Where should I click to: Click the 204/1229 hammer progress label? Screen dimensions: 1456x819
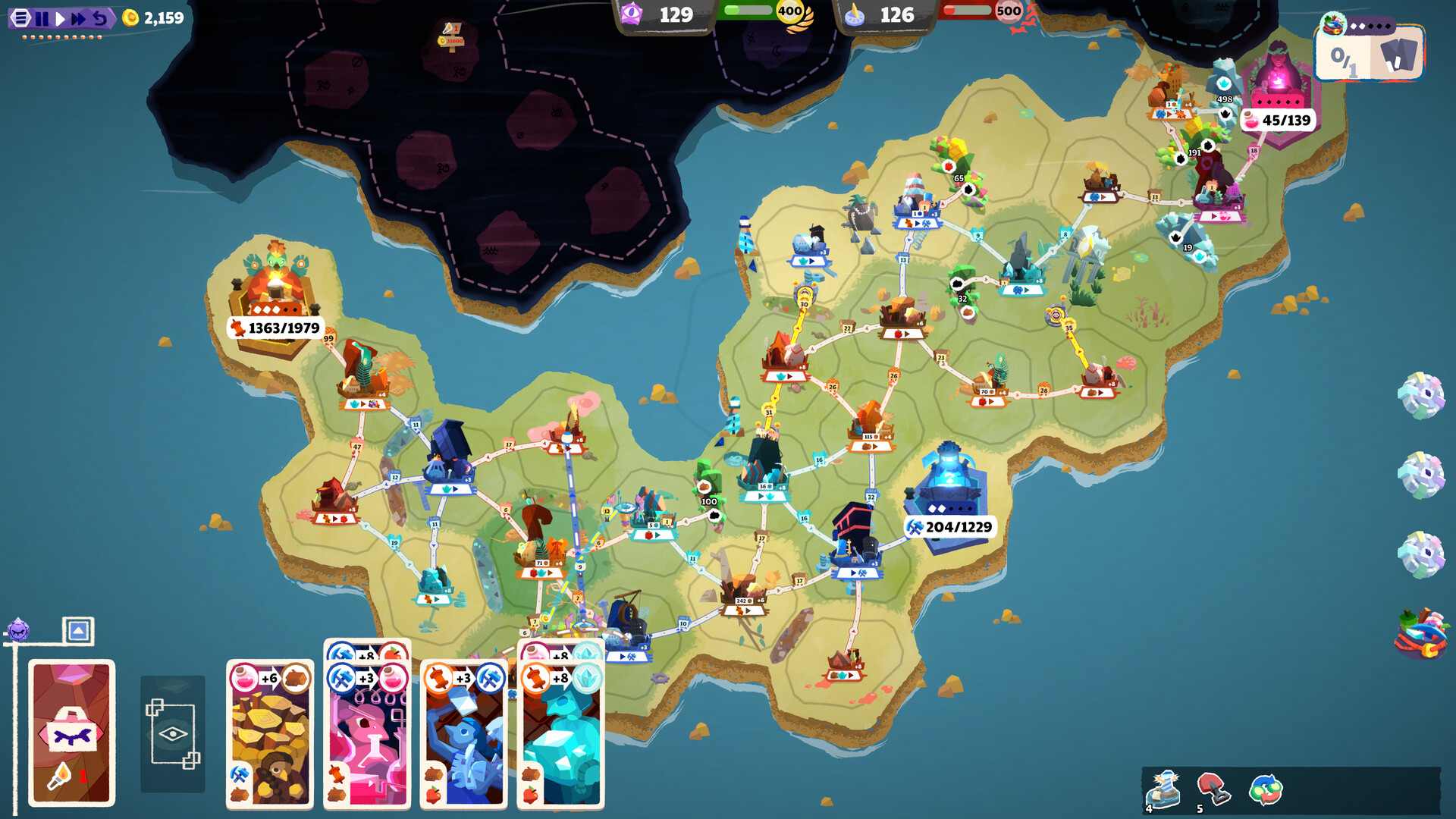point(955,526)
